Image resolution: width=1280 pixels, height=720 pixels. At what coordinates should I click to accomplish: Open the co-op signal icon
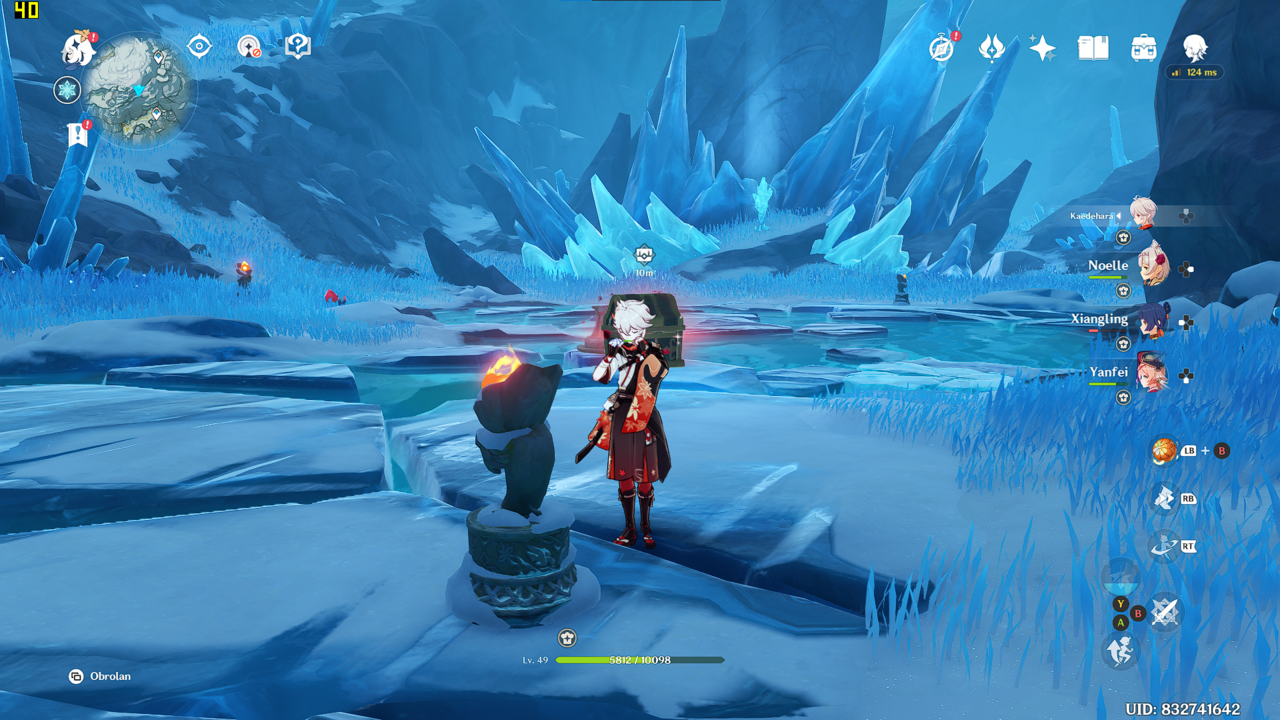tap(248, 46)
